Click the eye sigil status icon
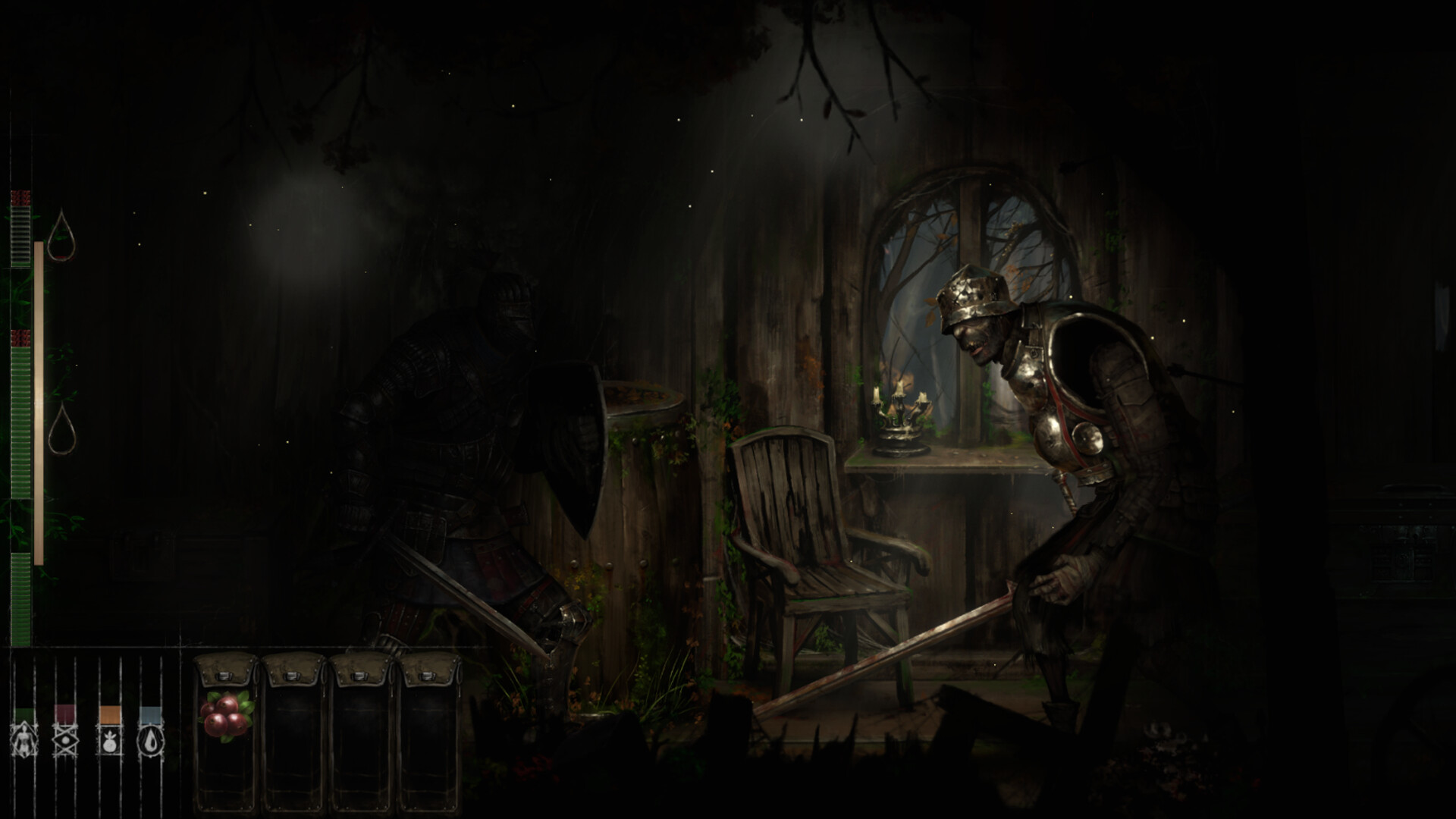The height and width of the screenshot is (819, 1456). [66, 739]
